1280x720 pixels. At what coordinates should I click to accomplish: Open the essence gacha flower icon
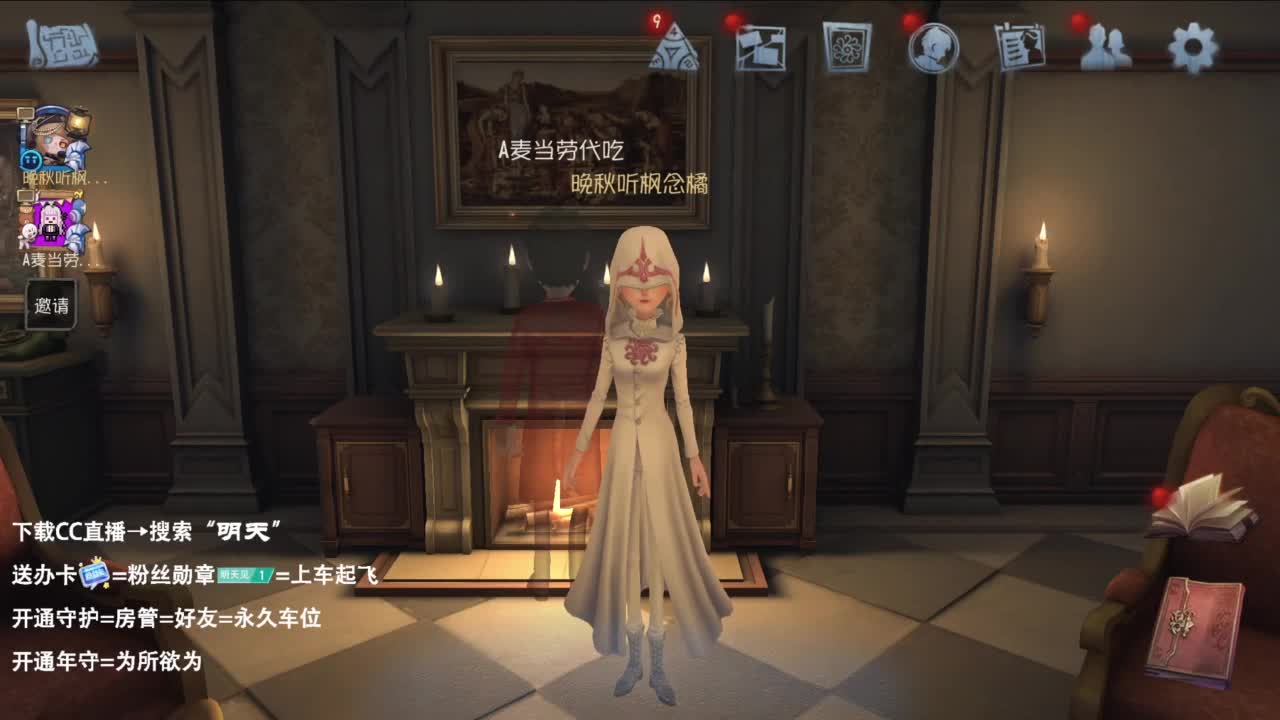pos(848,47)
